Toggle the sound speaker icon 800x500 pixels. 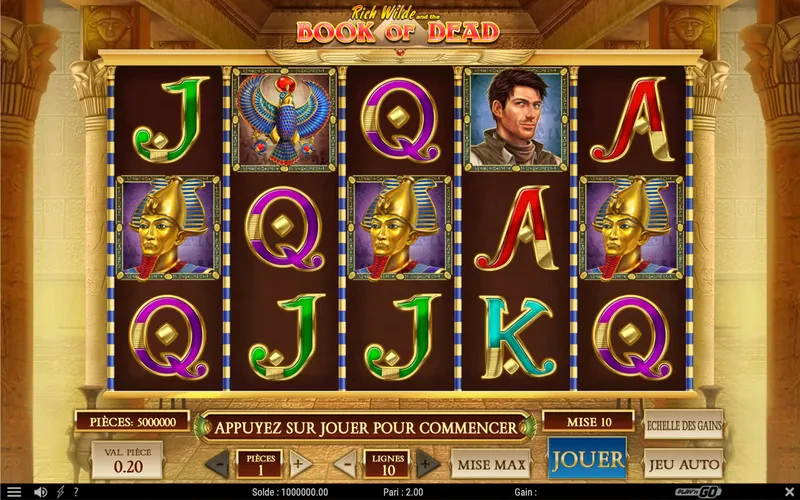(41, 492)
